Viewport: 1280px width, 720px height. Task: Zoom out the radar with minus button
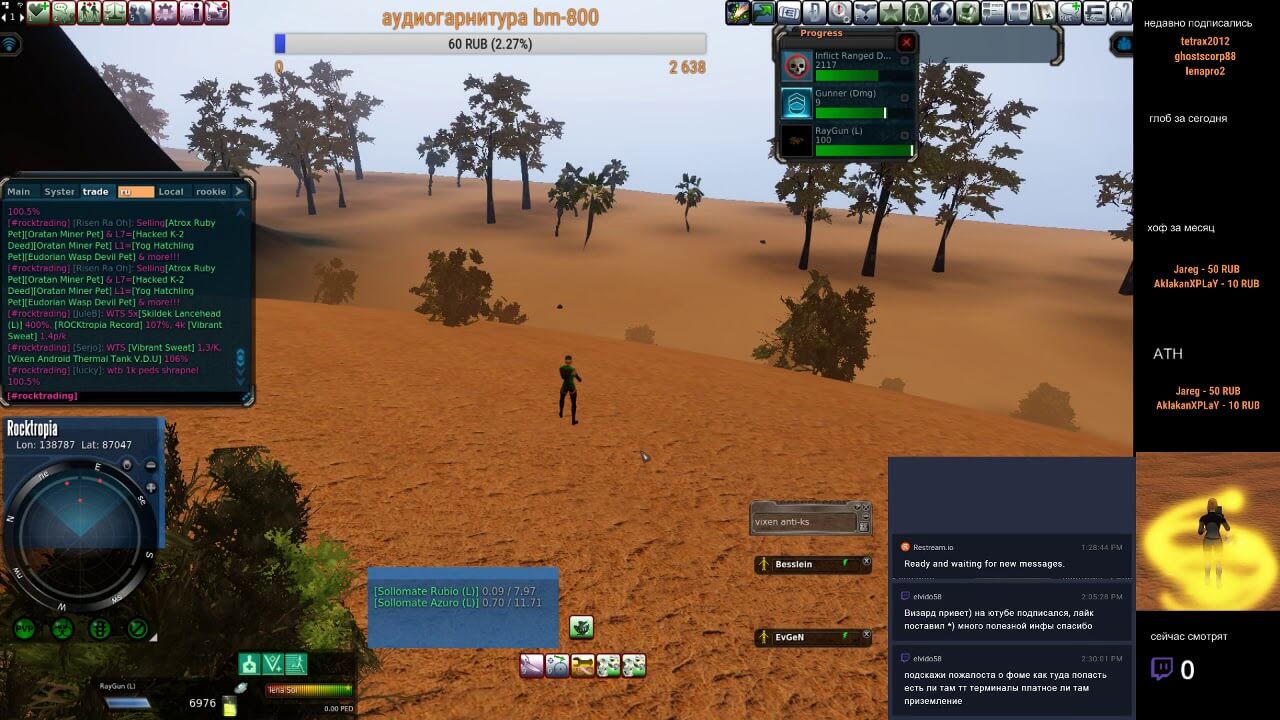point(151,465)
